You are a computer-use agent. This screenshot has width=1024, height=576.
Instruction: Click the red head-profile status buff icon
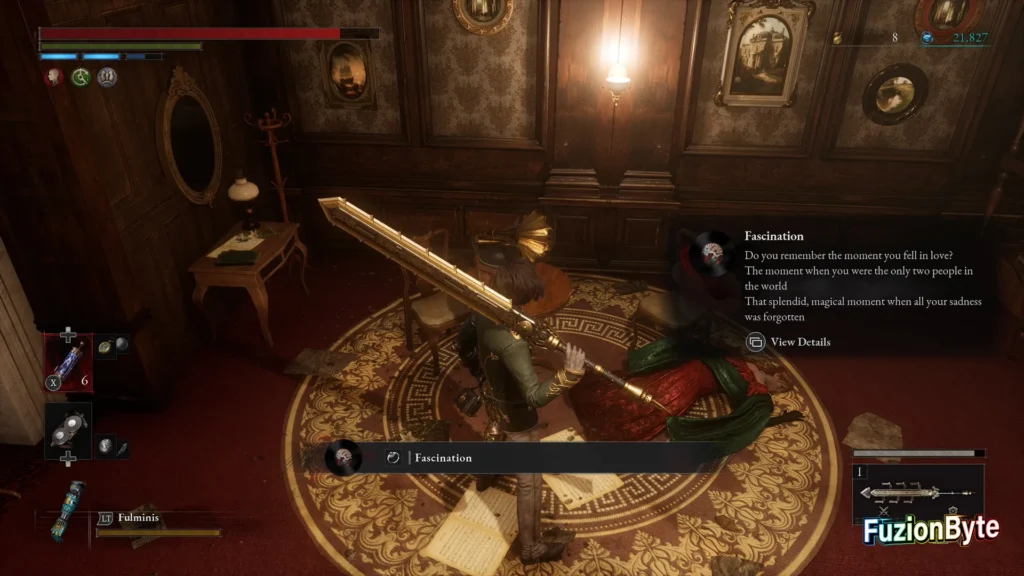pyautogui.click(x=51, y=77)
